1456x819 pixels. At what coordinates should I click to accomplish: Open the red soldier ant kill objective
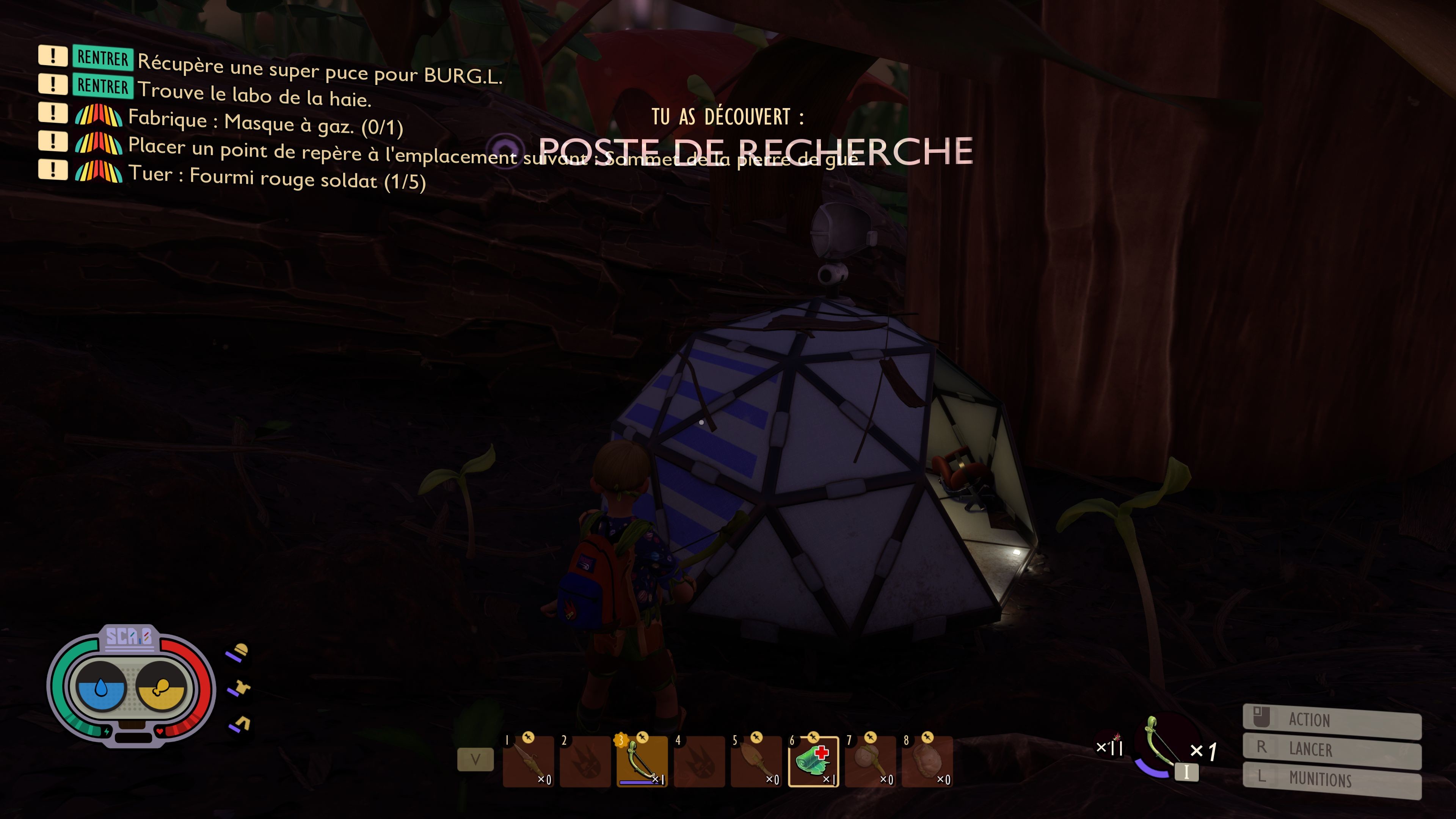click(276, 178)
